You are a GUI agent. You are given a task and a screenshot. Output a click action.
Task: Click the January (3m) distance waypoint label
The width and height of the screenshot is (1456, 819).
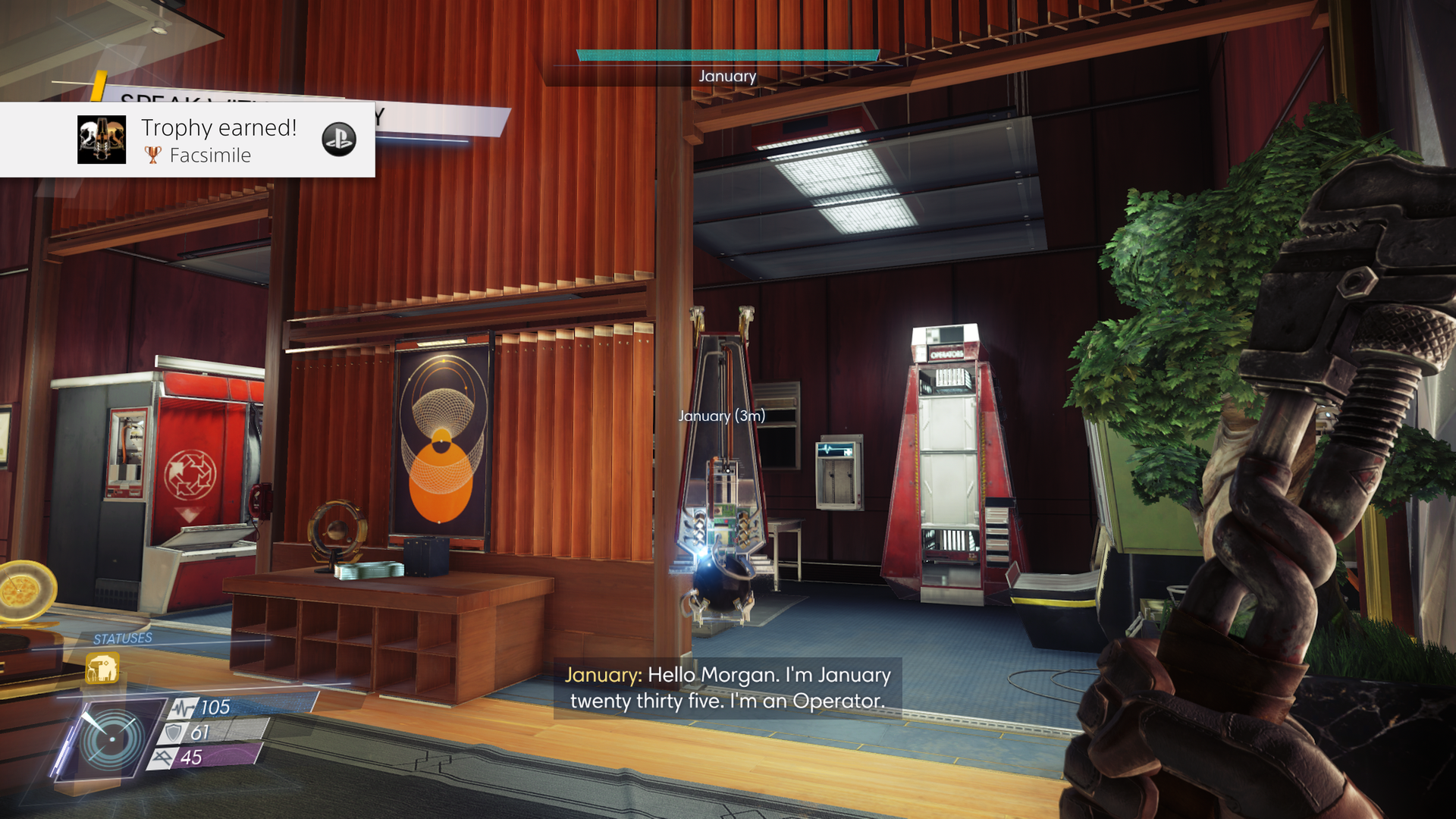click(722, 416)
